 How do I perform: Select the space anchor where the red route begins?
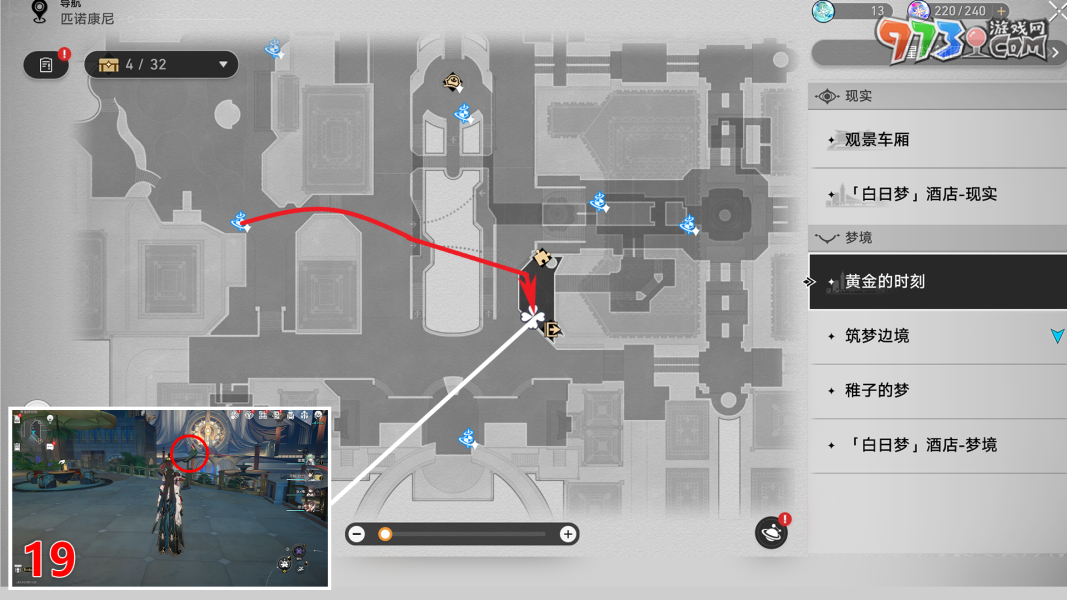click(239, 221)
